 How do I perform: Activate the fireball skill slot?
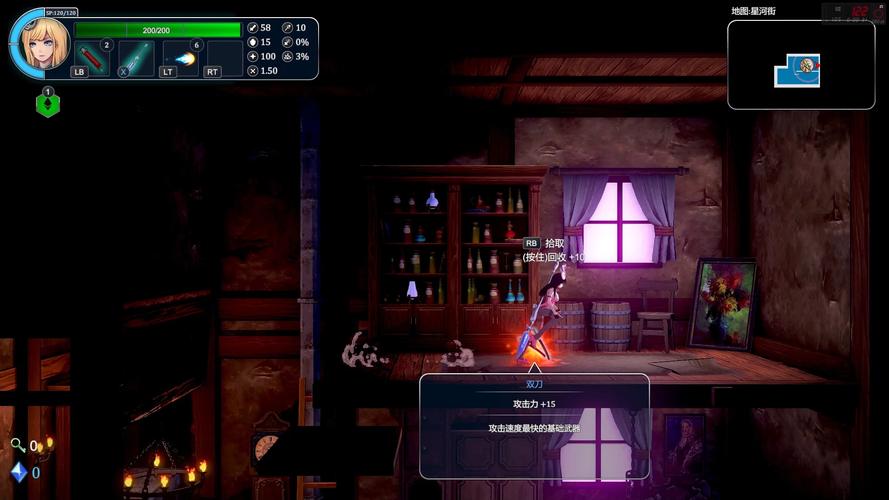click(180, 57)
